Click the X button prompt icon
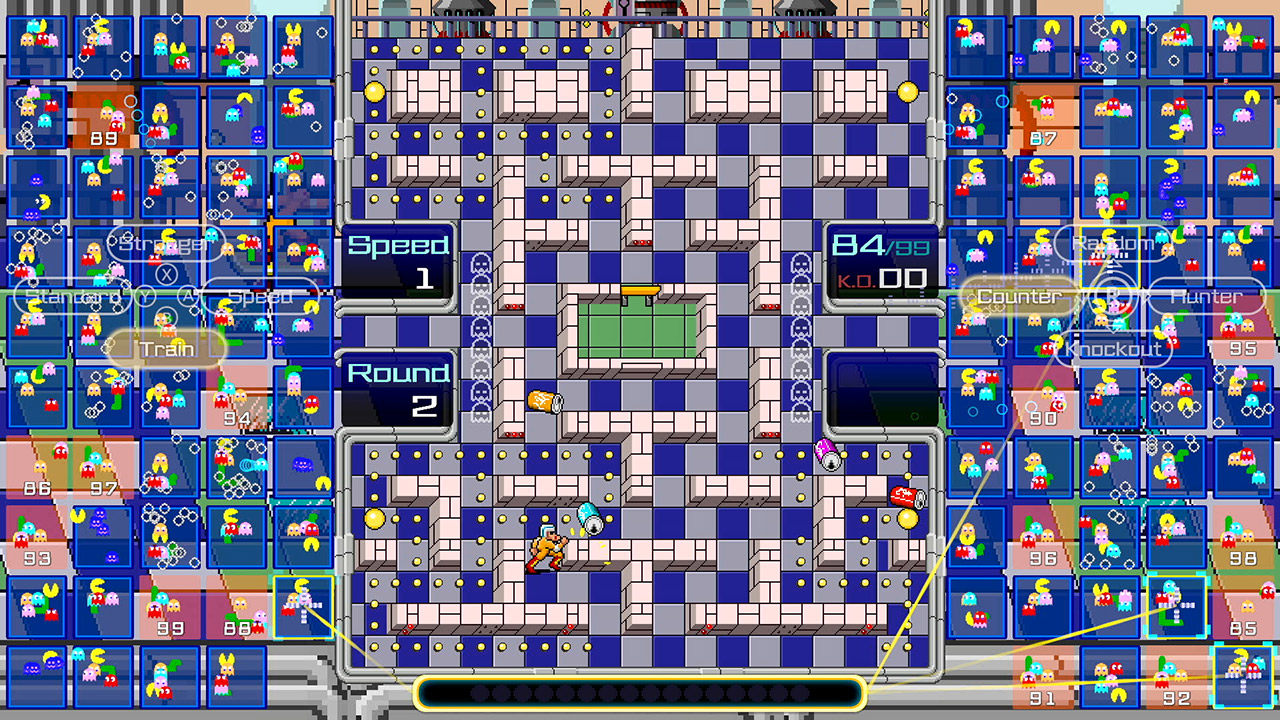This screenshot has height=720, width=1280. (x=166, y=271)
